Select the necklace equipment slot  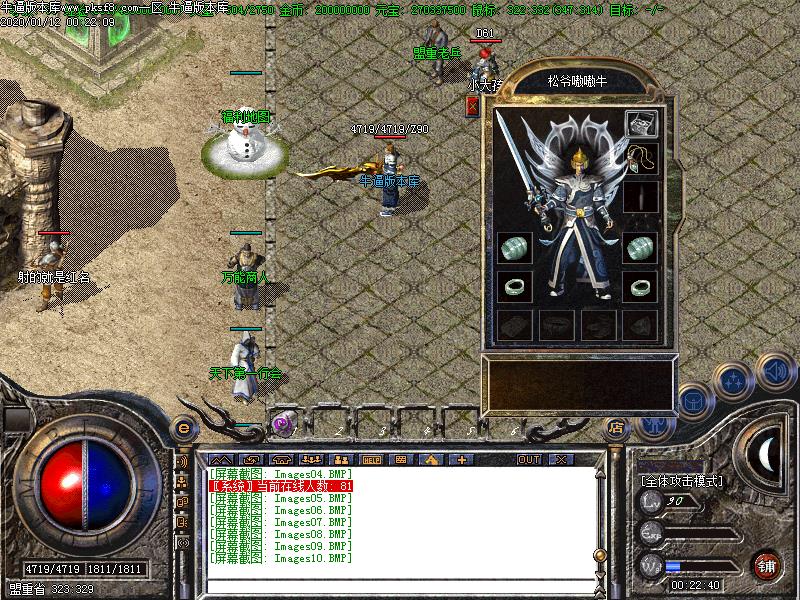[x=640, y=159]
